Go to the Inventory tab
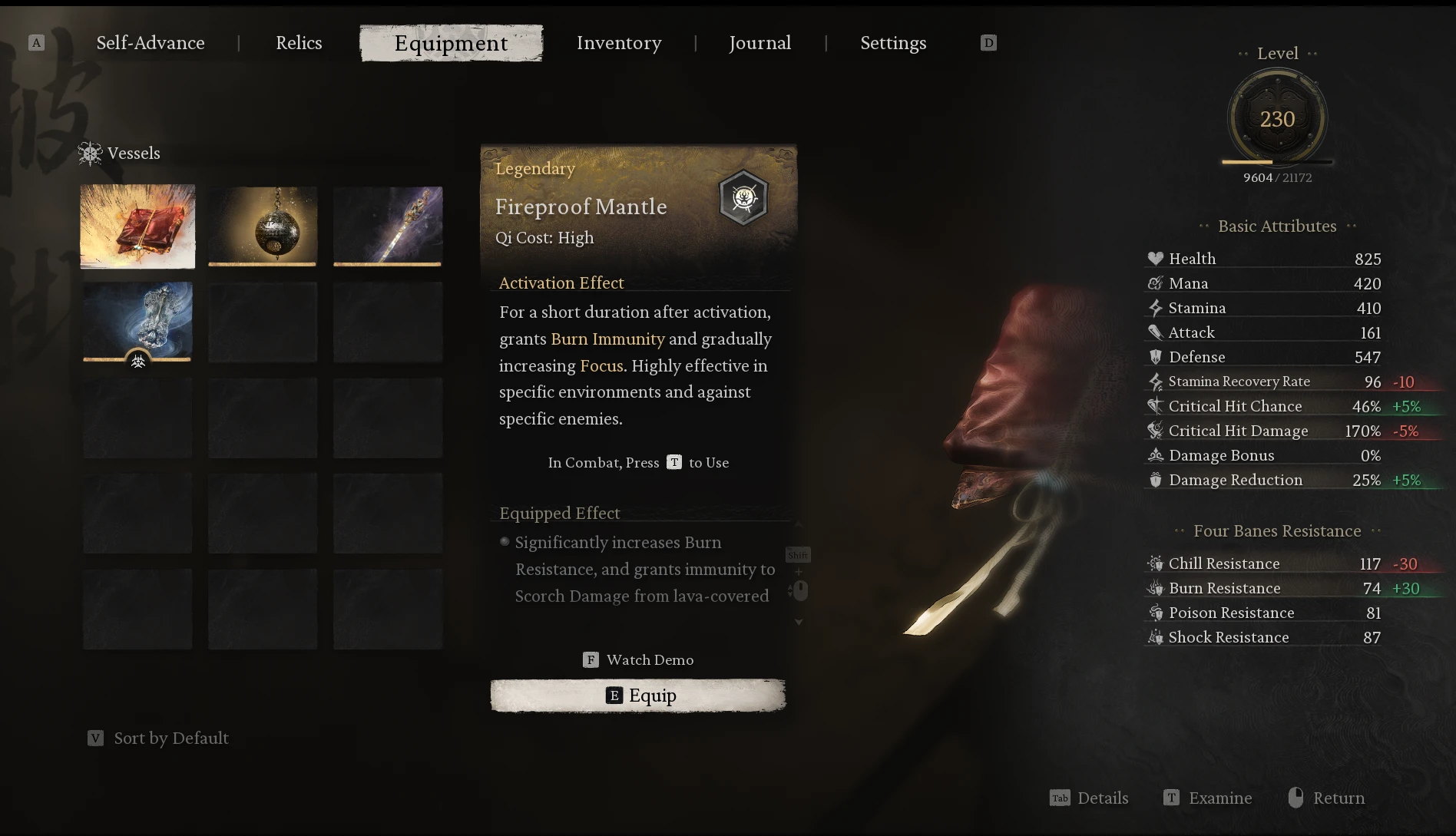The image size is (1456, 836). pyautogui.click(x=619, y=43)
